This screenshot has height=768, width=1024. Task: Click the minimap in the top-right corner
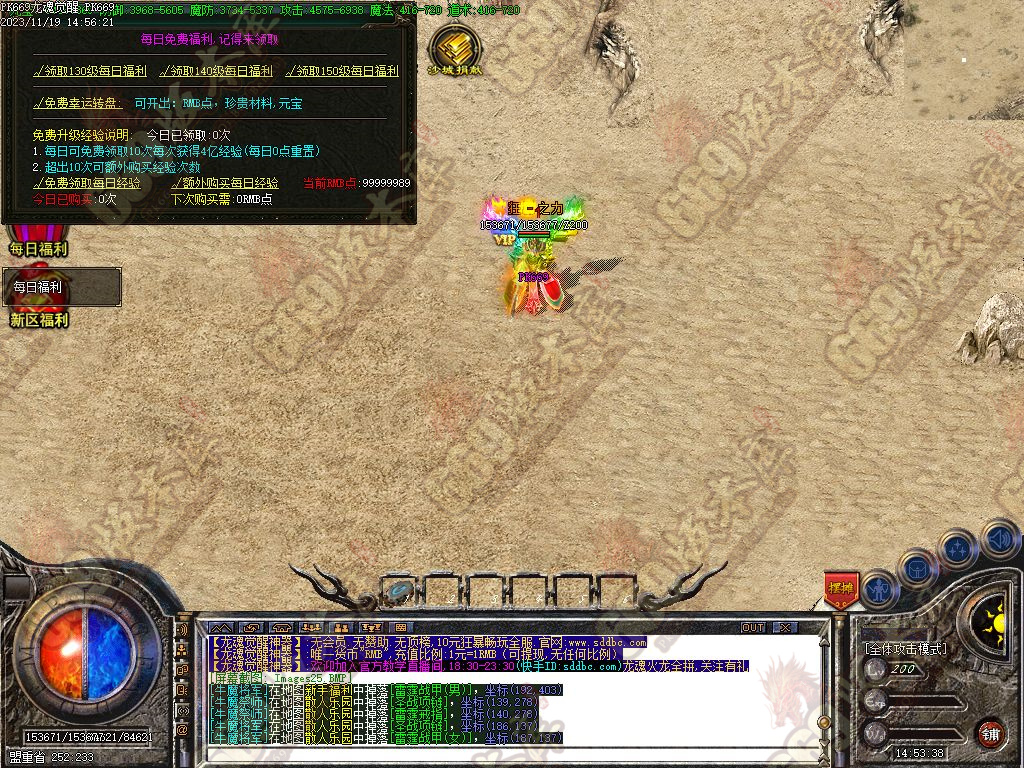tap(964, 60)
